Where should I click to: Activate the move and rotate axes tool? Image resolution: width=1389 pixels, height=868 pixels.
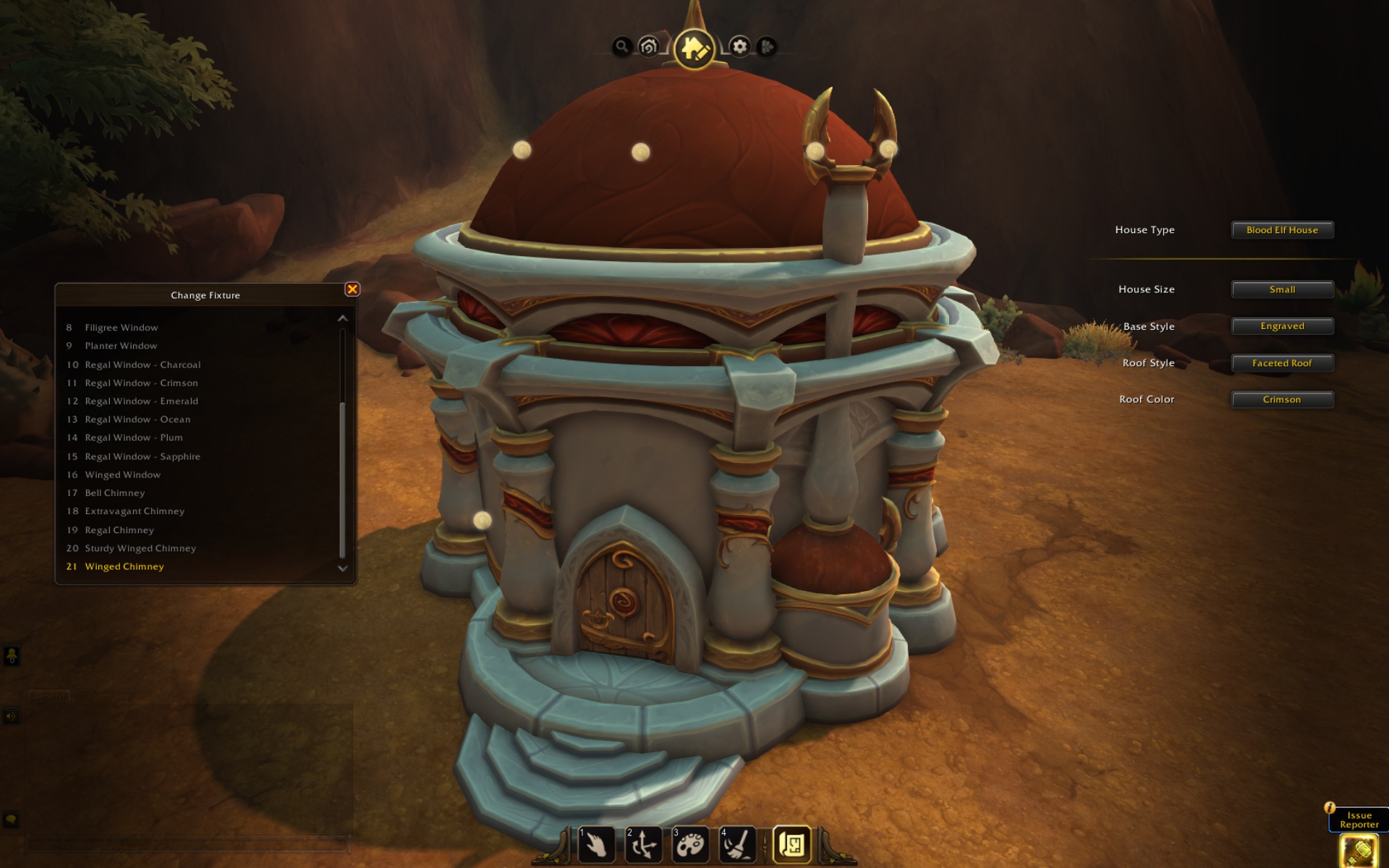(x=644, y=844)
